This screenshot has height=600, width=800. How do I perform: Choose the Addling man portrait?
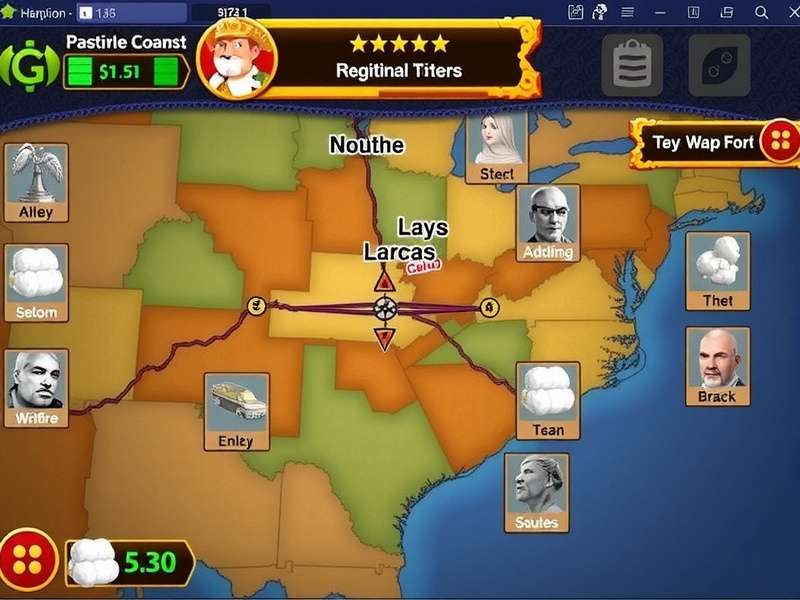tap(548, 224)
